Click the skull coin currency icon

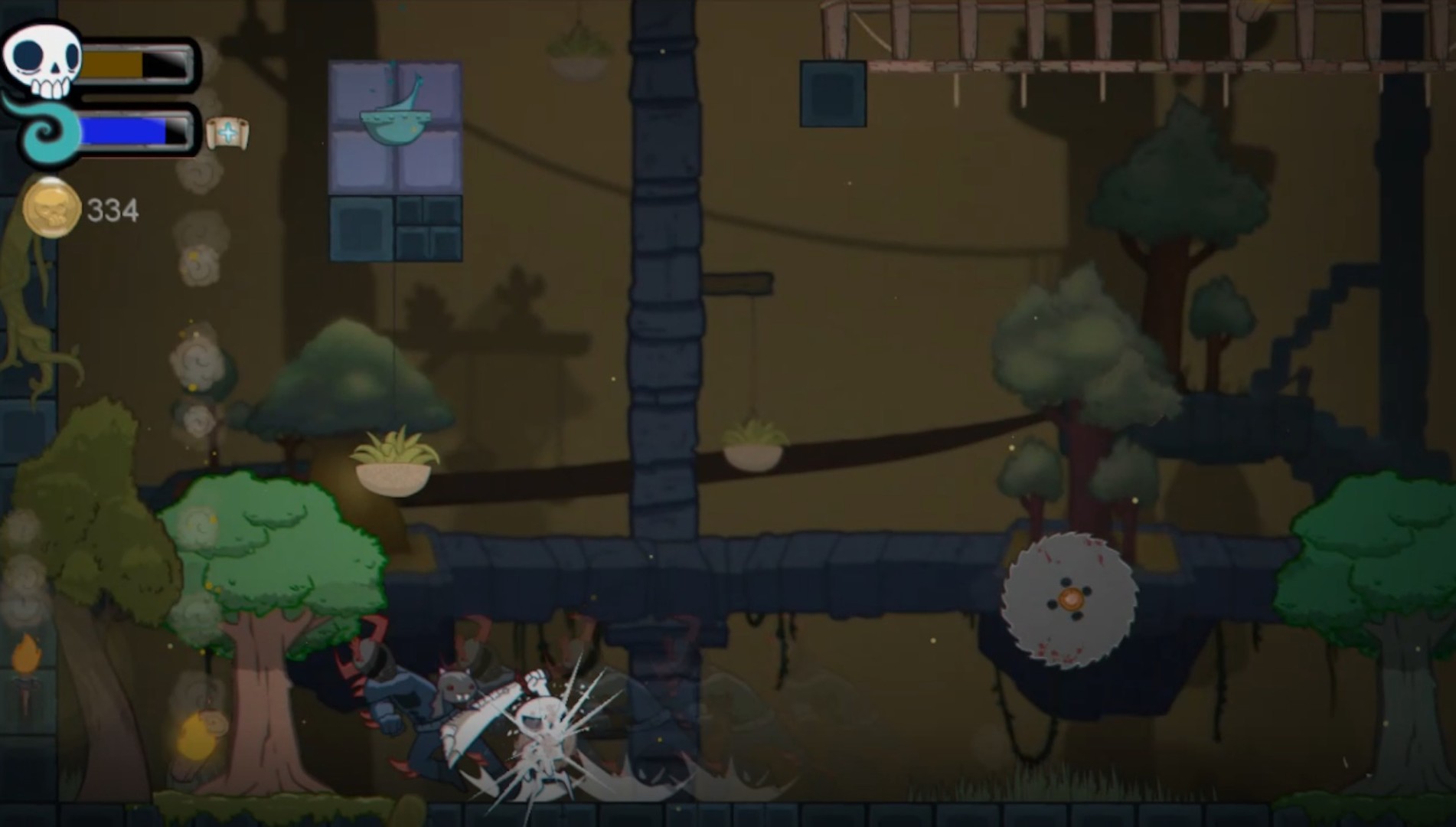pyautogui.click(x=51, y=205)
